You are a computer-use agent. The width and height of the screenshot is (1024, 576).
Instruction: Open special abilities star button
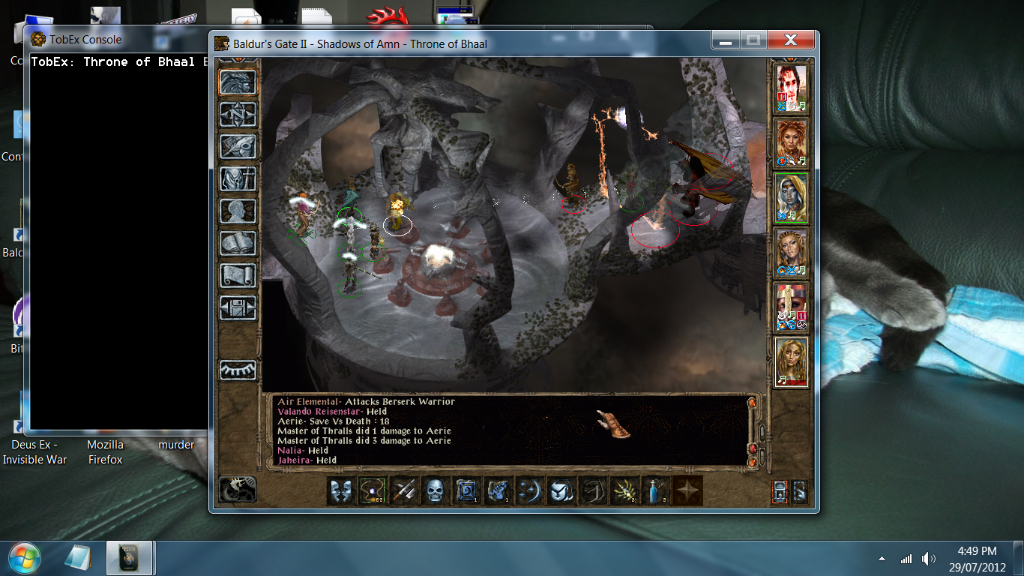click(688, 491)
